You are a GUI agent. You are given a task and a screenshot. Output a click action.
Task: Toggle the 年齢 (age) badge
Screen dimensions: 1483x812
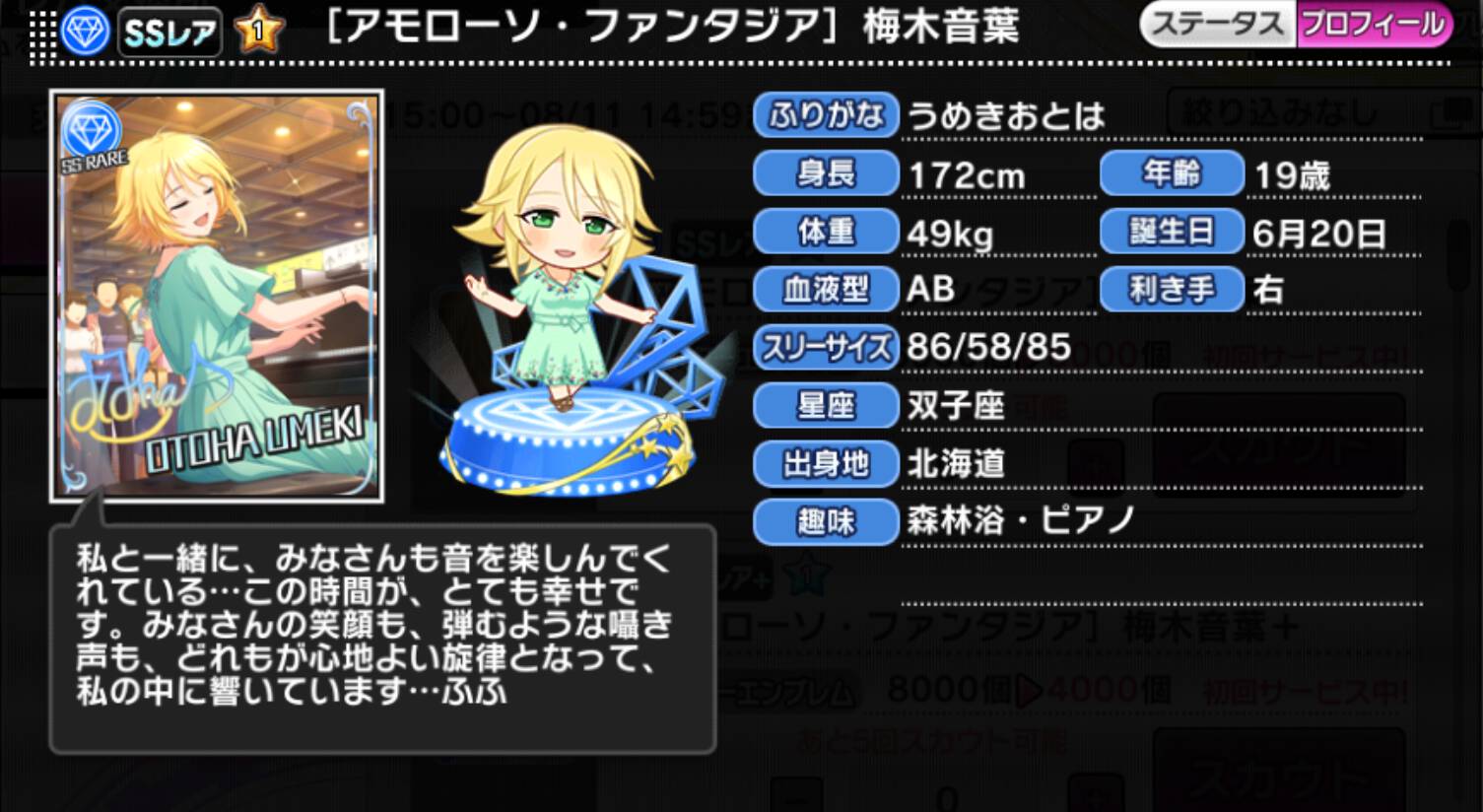[x=1171, y=173]
